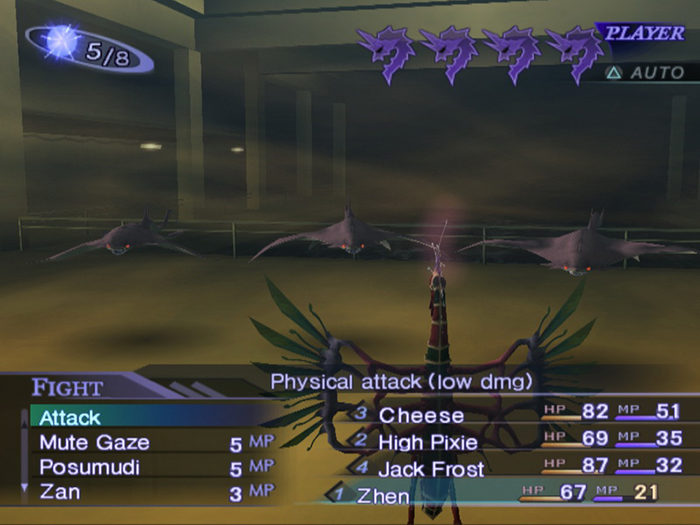Select the Posumudi skill
Viewport: 700px width, 525px height.
point(88,467)
